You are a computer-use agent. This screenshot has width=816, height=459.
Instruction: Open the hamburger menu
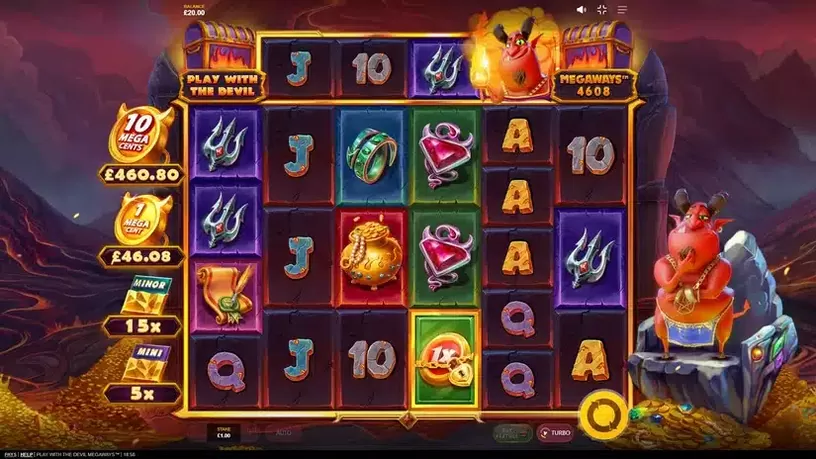point(622,9)
